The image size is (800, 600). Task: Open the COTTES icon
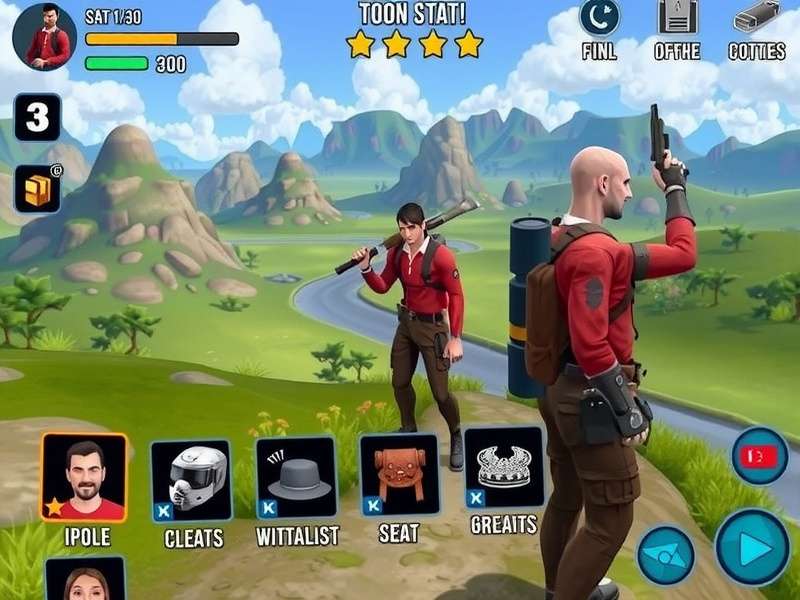[x=756, y=17]
